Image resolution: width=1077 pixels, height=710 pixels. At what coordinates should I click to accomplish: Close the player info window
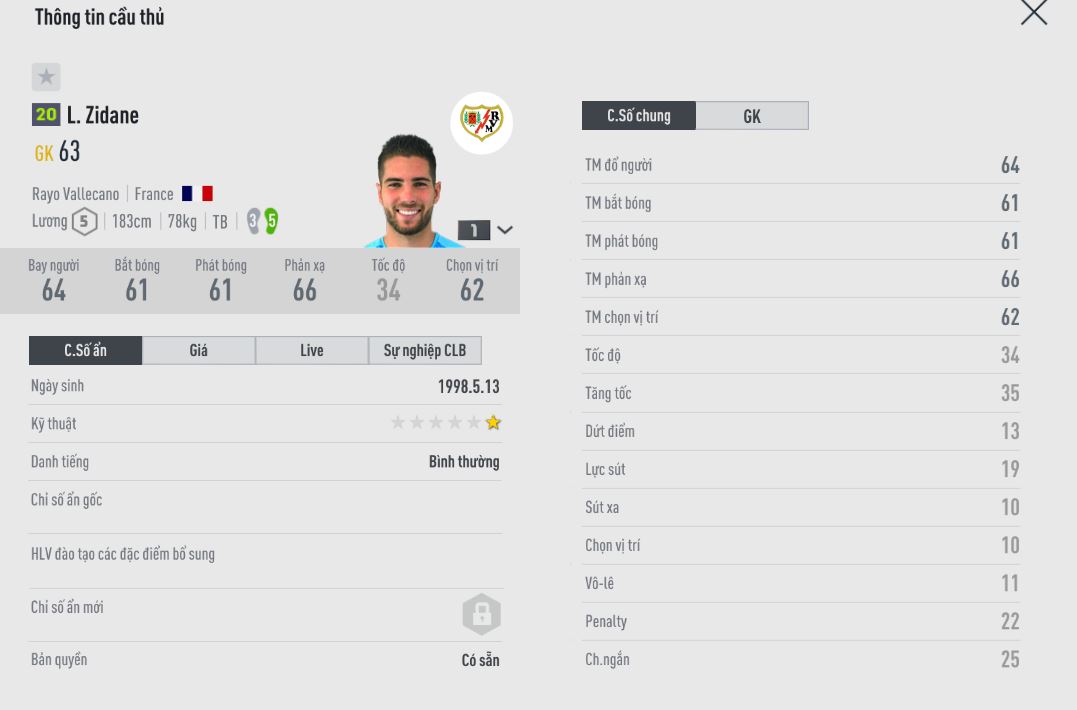[x=1033, y=12]
